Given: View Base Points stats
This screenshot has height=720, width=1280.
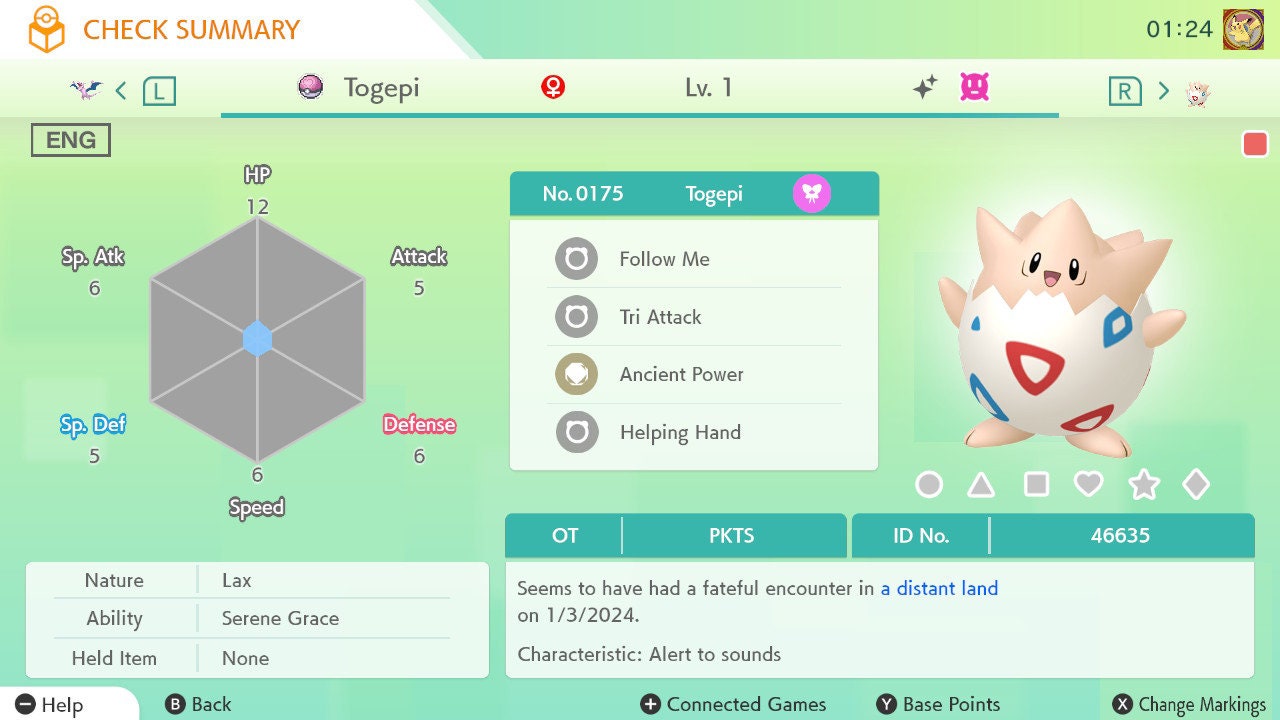Looking at the screenshot, I should 938,705.
